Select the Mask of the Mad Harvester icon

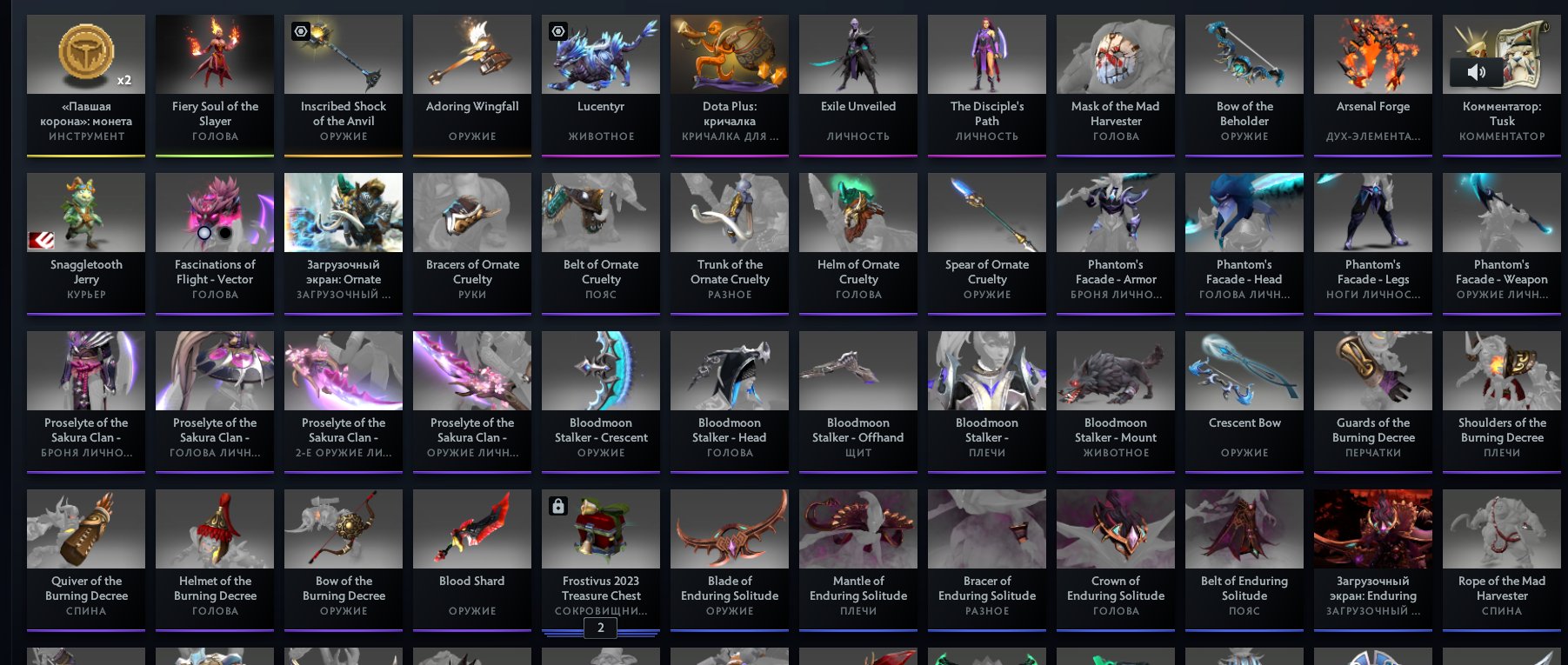coord(1115,53)
